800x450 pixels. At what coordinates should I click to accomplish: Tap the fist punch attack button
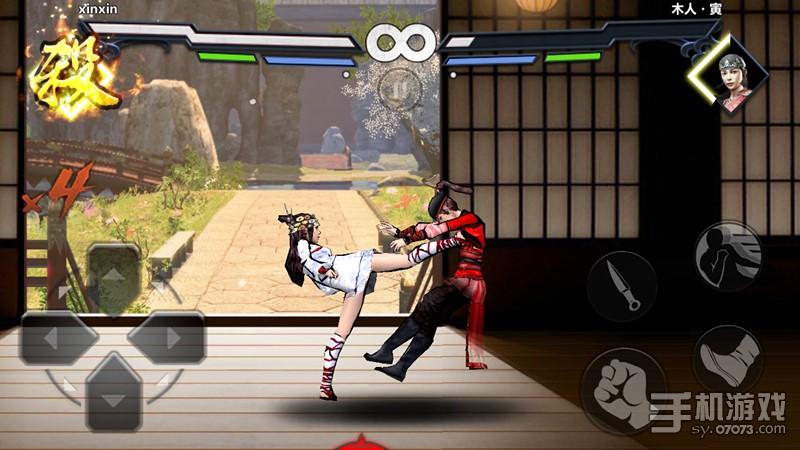[x=624, y=389]
